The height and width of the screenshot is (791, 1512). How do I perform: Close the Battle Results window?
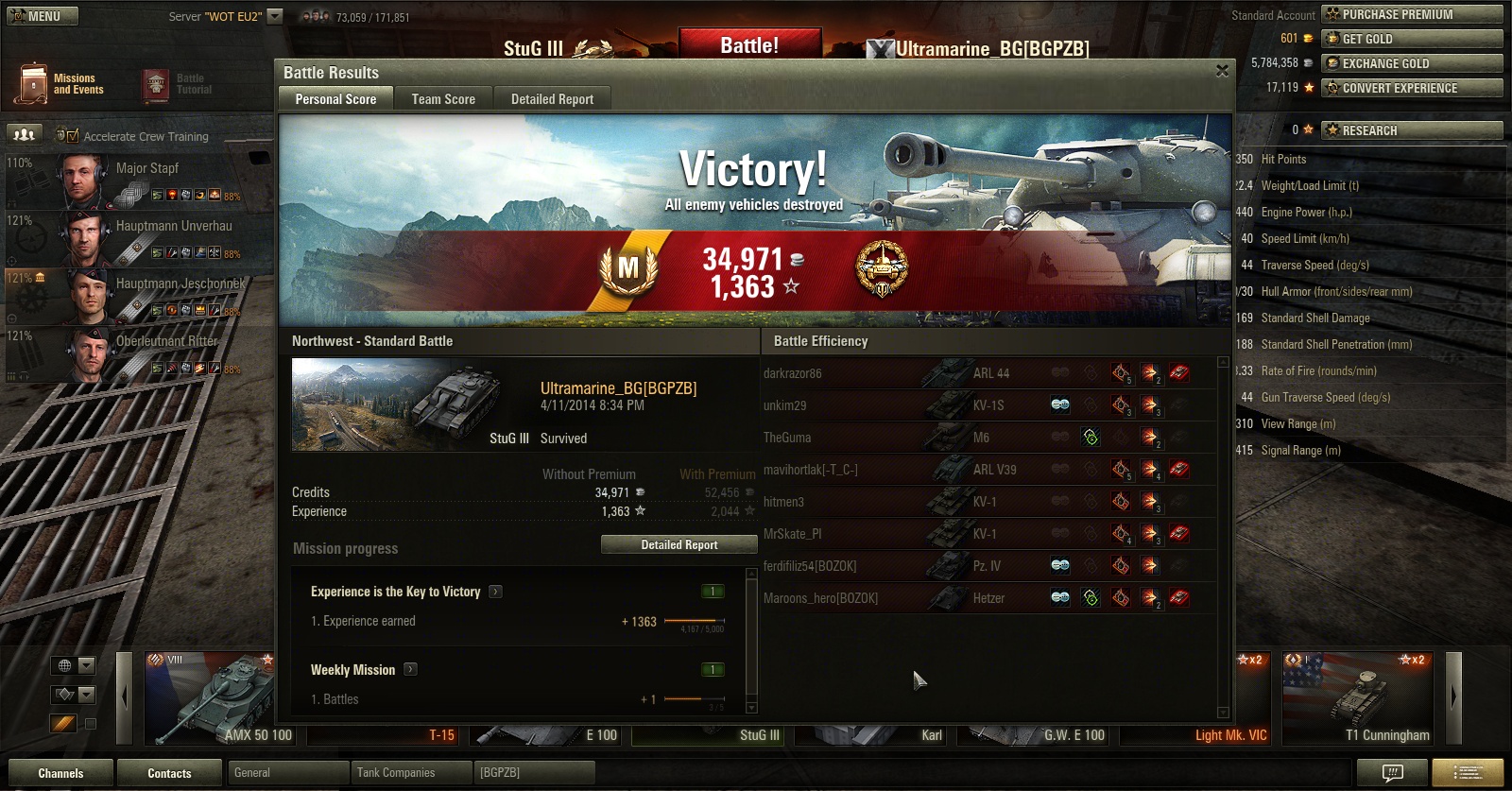(1222, 71)
